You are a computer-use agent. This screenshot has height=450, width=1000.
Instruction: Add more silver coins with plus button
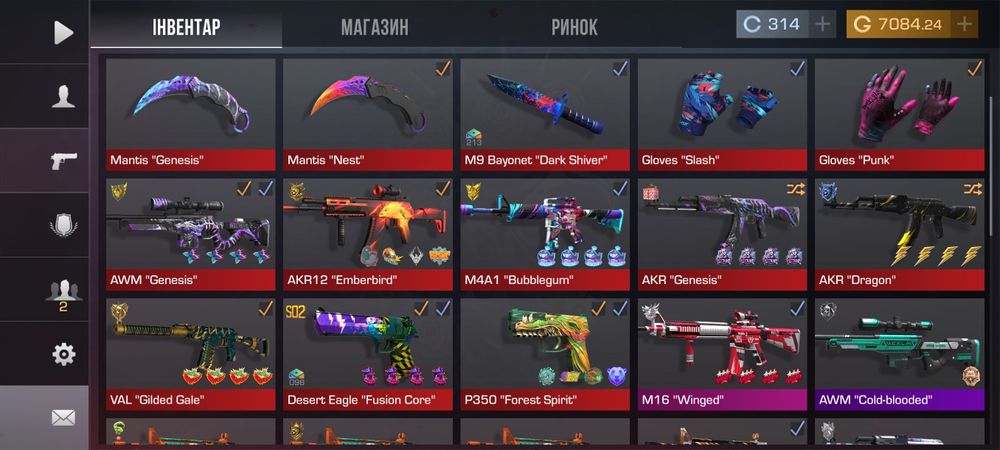point(822,25)
